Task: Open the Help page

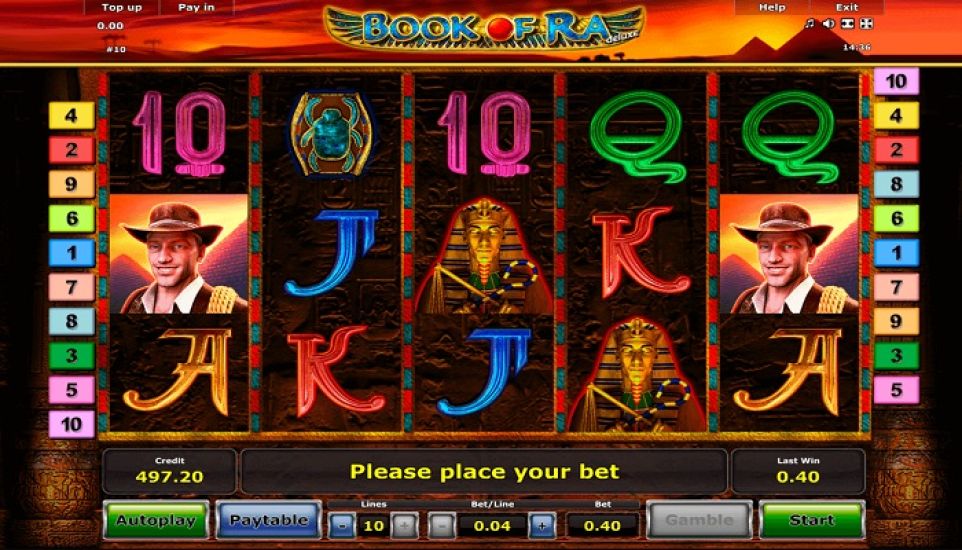Action: 772,7
